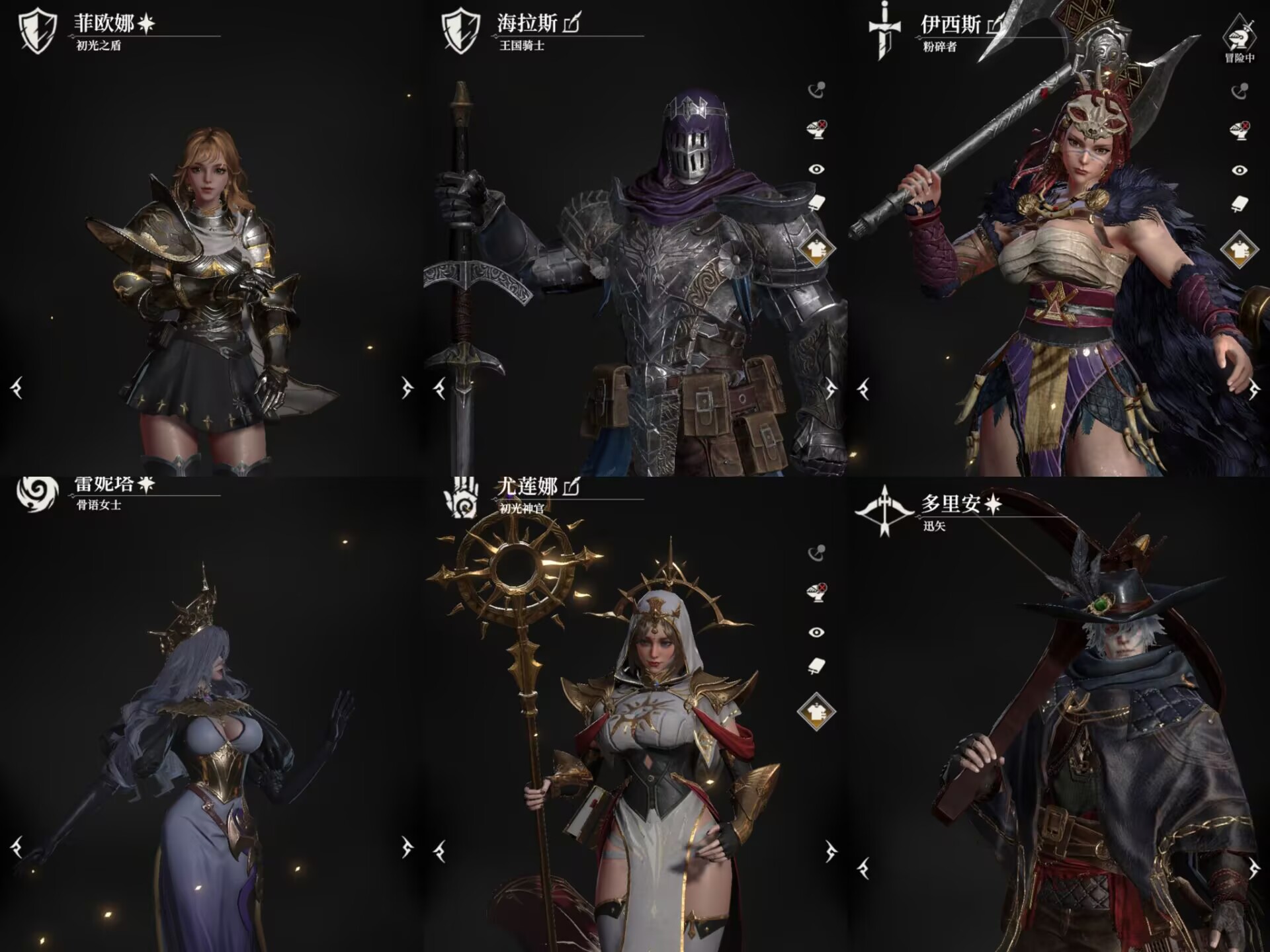1270x952 pixels.
Task: Open the outfit shirt button for 伊西斯
Action: 1240,250
